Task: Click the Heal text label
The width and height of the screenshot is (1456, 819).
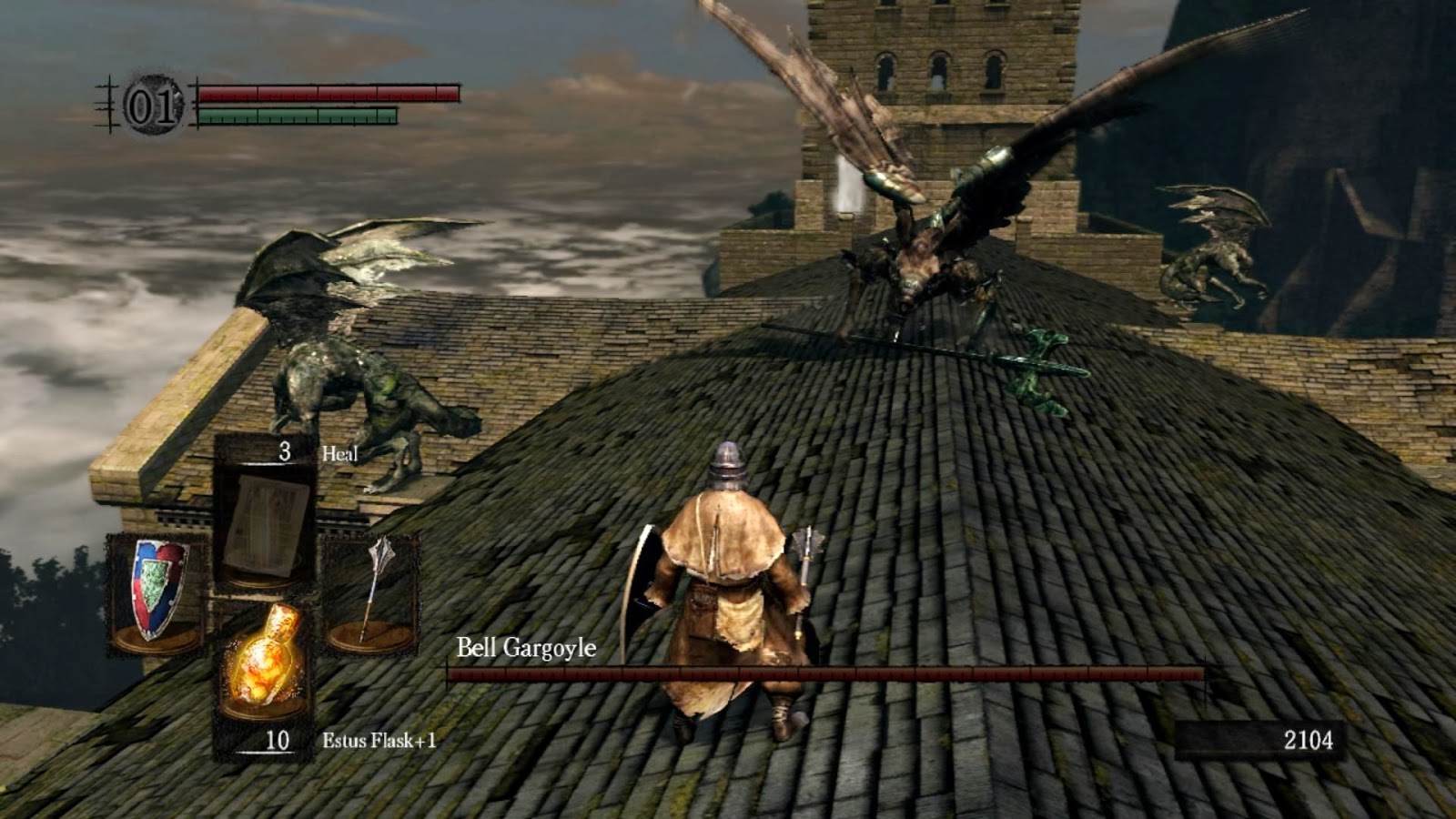Action: click(339, 452)
